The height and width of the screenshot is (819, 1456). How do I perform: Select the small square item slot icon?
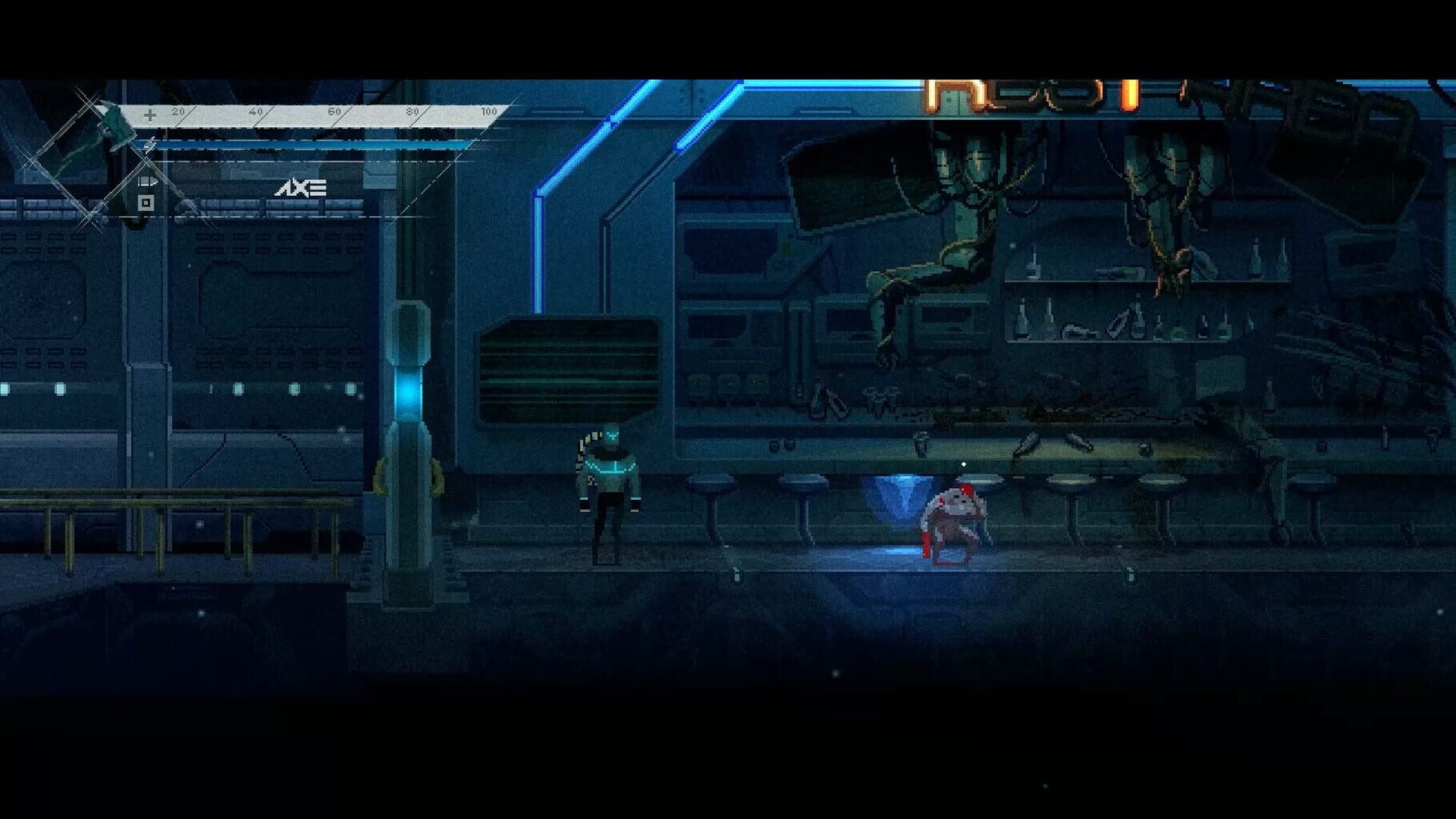pos(145,202)
